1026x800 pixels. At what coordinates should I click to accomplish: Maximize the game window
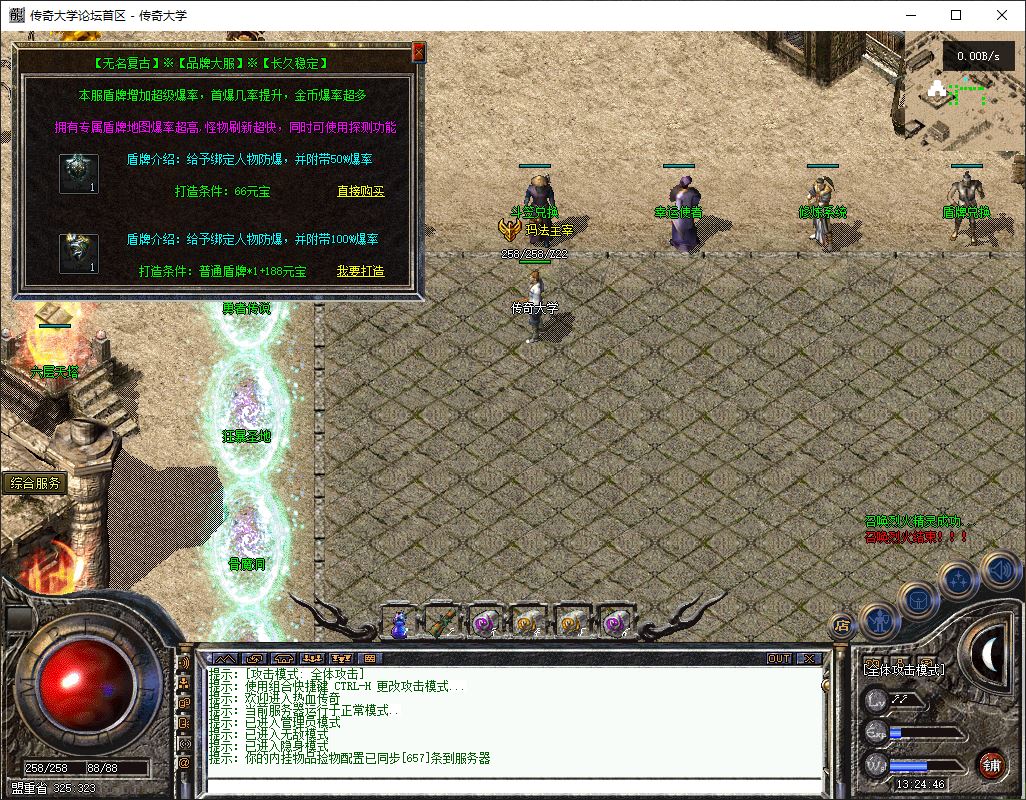coord(956,15)
